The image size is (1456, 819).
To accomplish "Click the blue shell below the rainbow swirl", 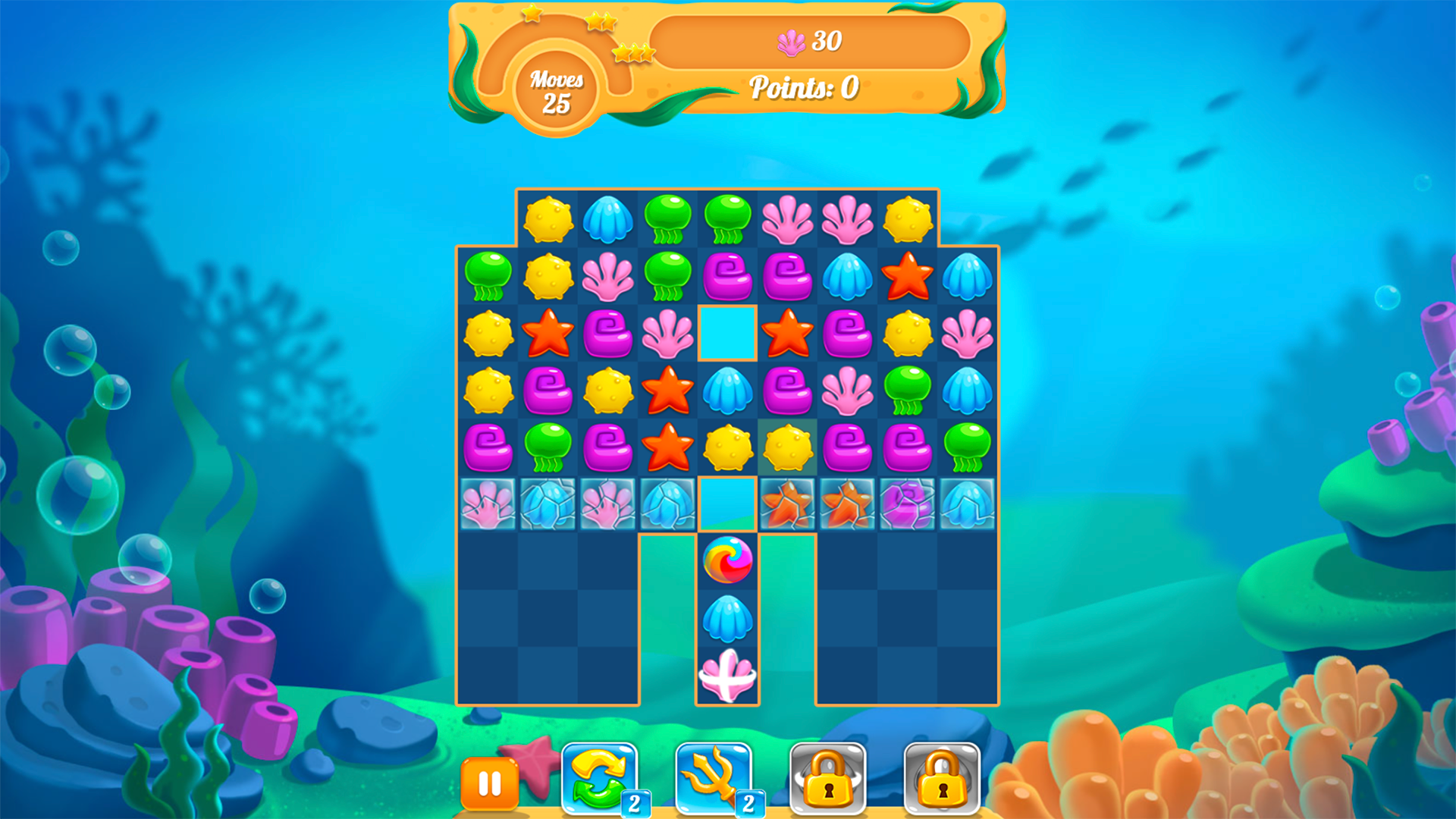I will (726, 618).
